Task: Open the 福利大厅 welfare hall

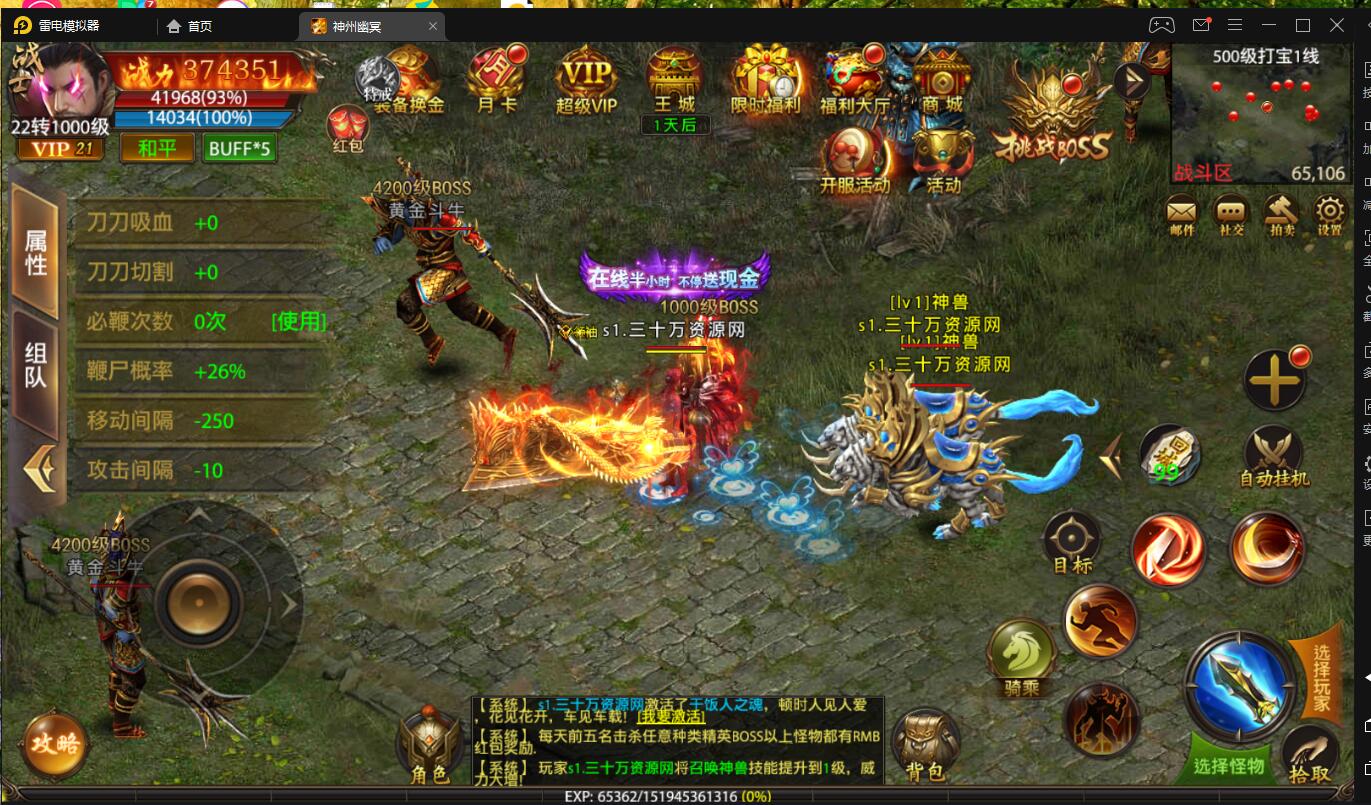Action: coord(853,80)
